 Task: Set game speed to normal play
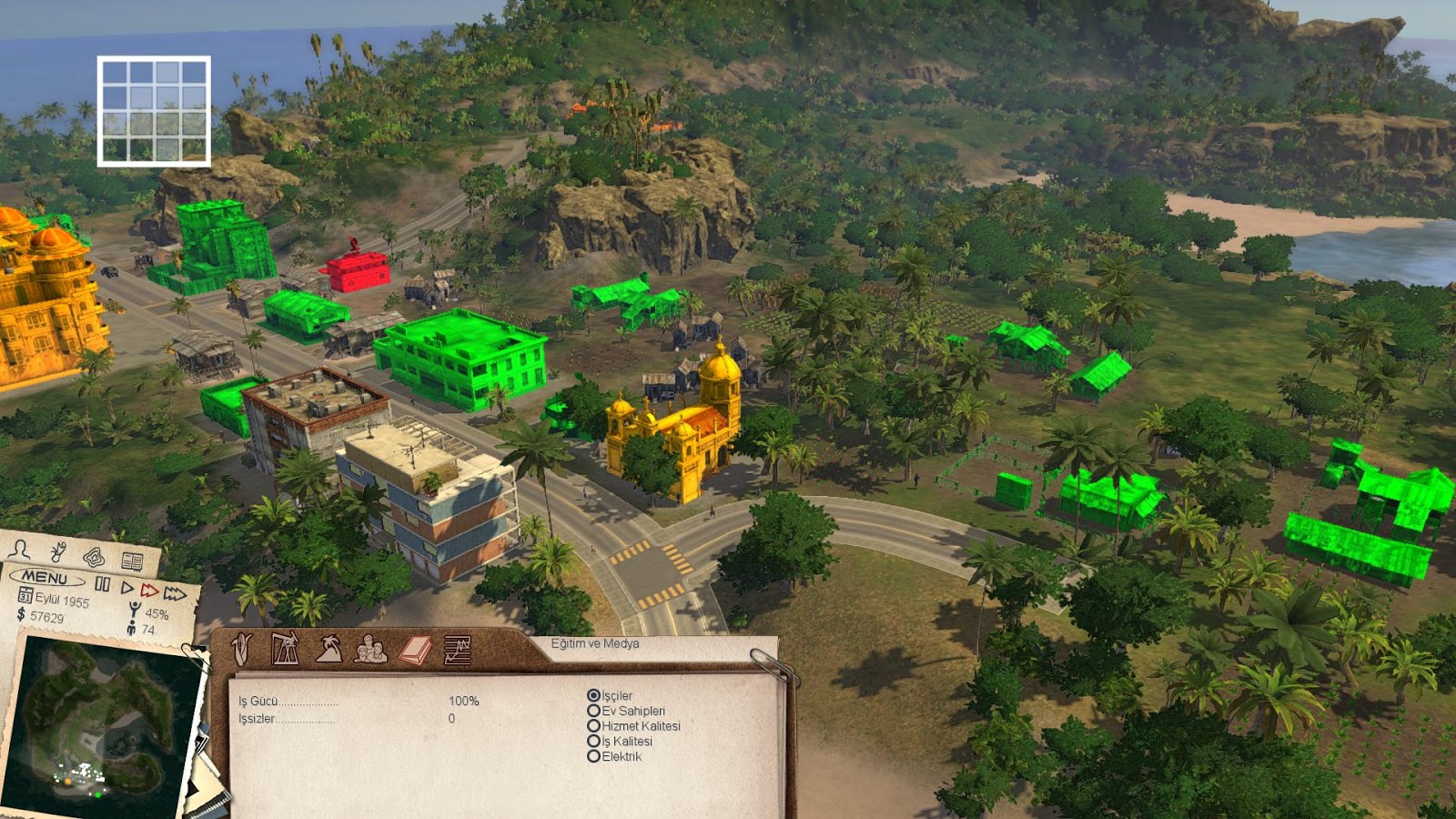126,588
